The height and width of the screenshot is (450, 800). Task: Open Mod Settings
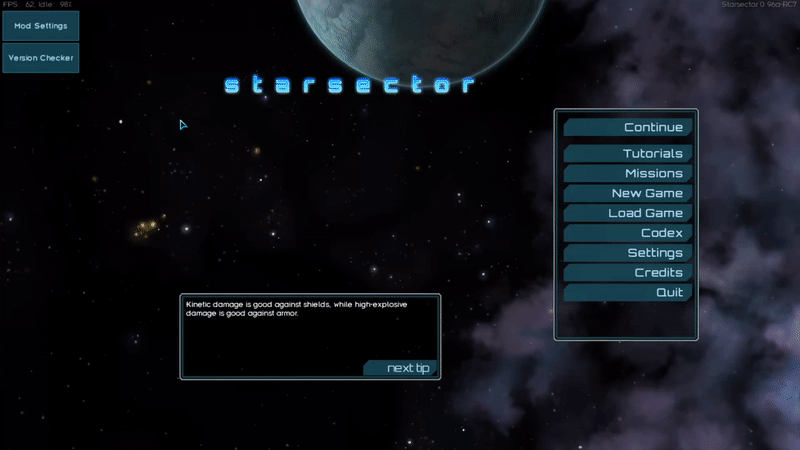[x=41, y=26]
